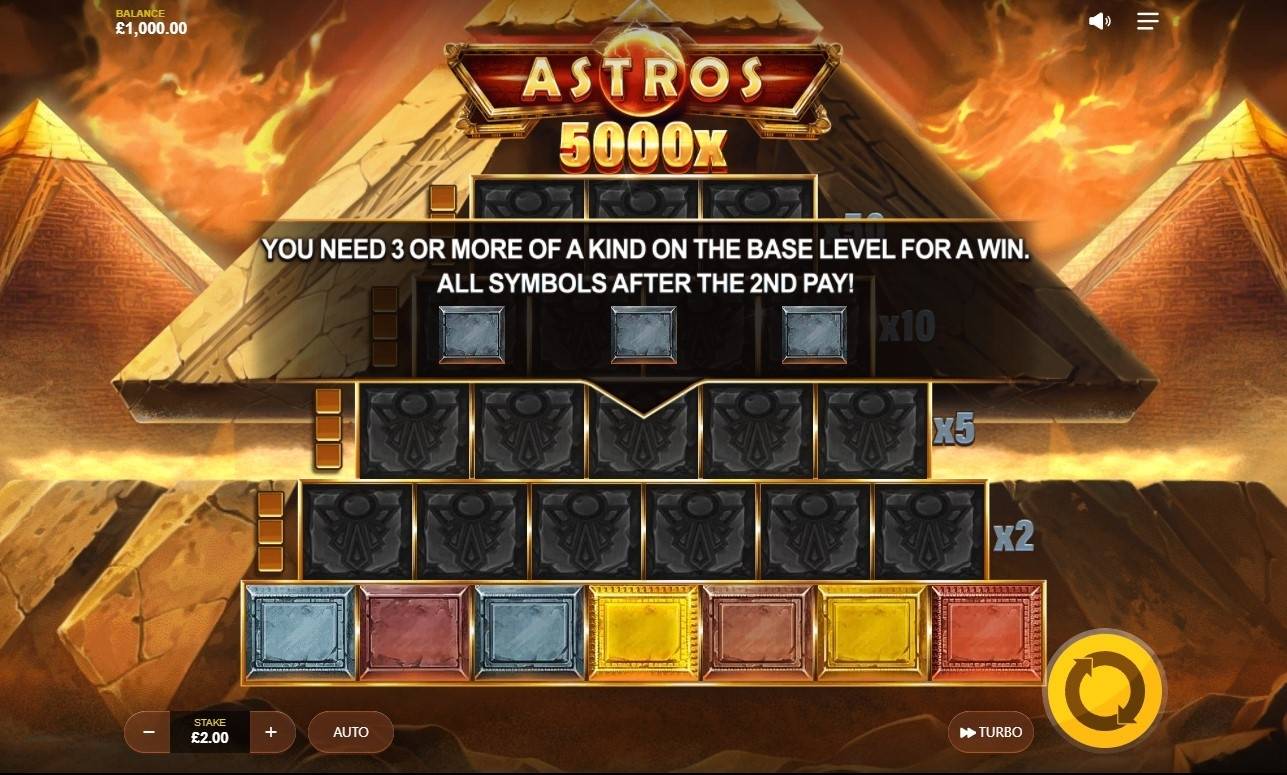
Task: Click the single marker square near the pyramid top
Action: point(440,198)
